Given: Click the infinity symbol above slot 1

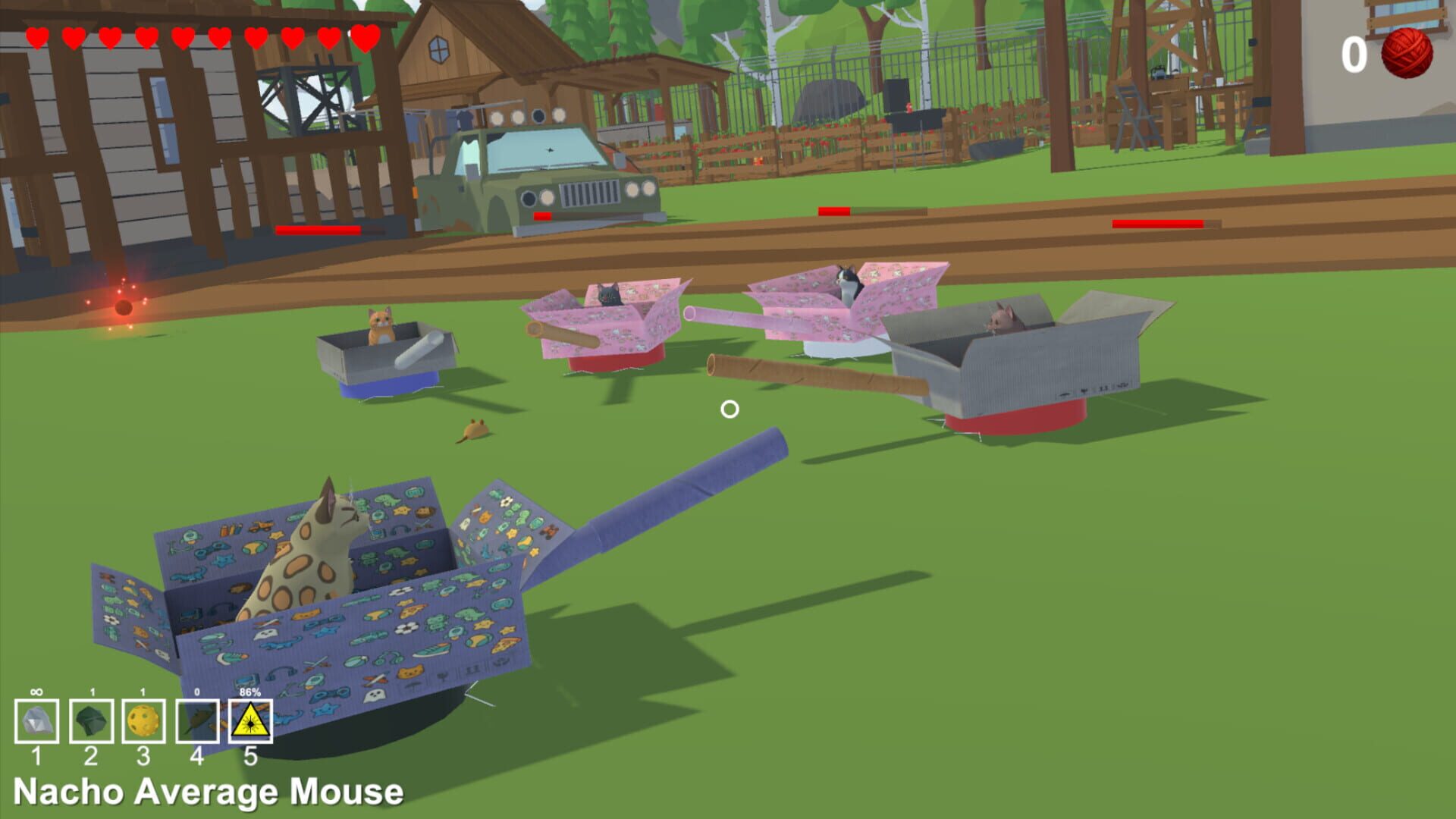Looking at the screenshot, I should tap(36, 690).
